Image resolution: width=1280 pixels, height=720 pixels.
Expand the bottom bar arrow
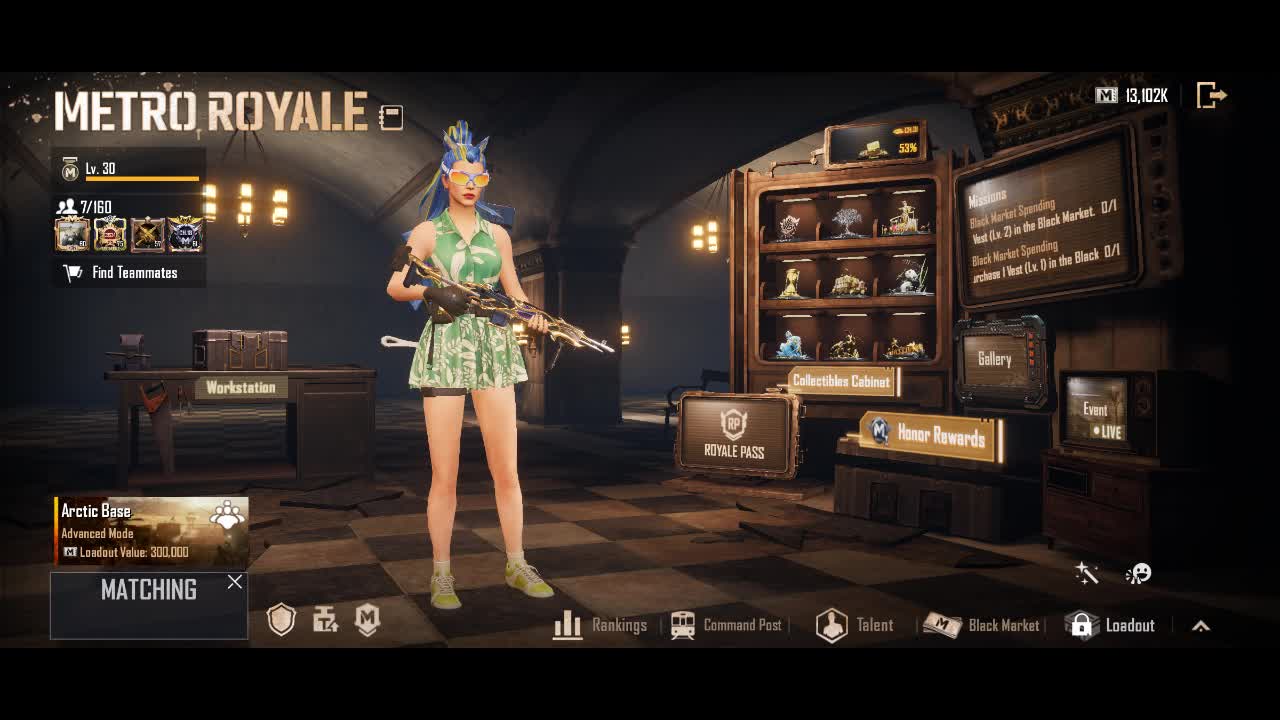1201,626
